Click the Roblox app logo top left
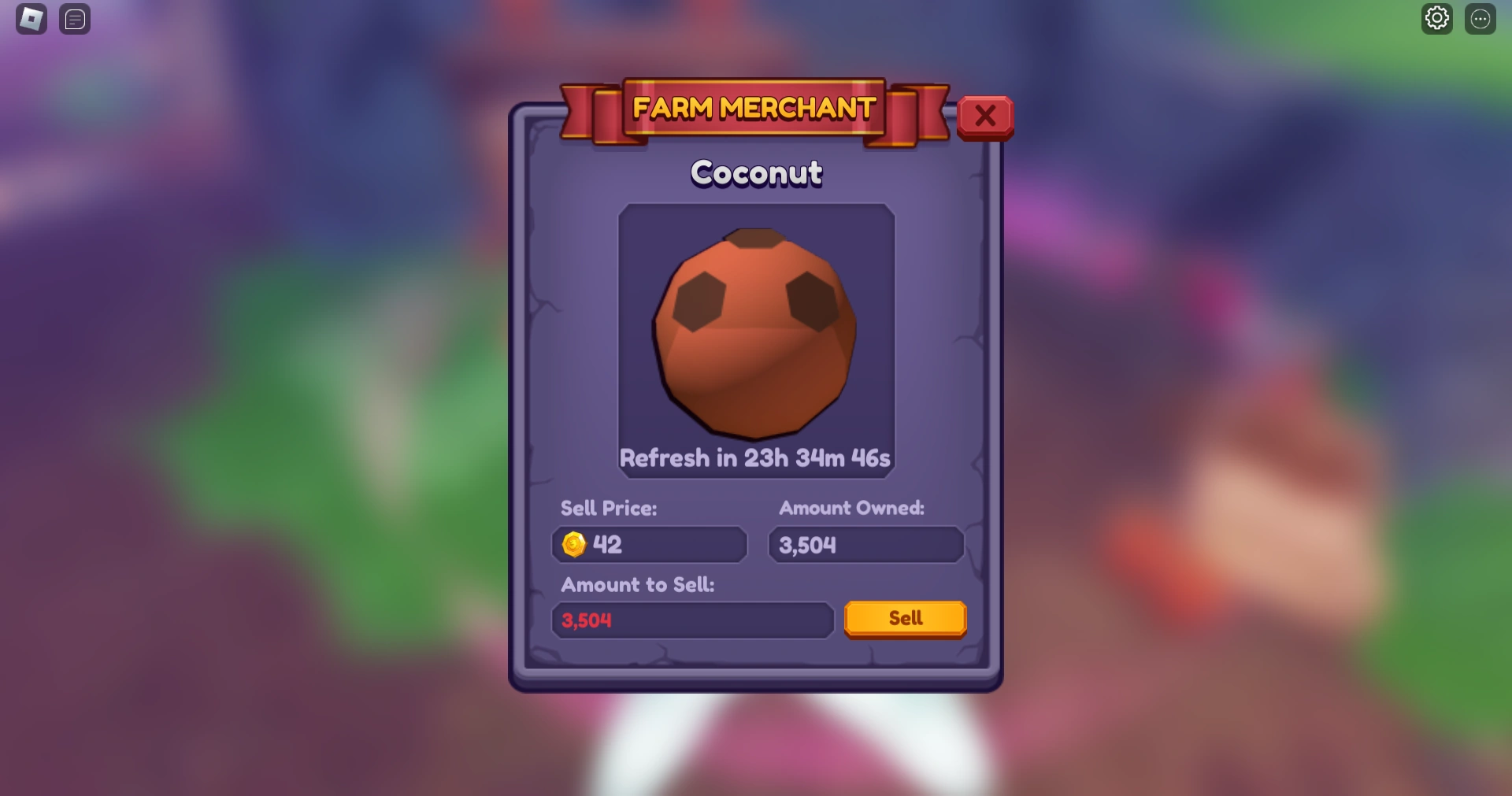 30,19
